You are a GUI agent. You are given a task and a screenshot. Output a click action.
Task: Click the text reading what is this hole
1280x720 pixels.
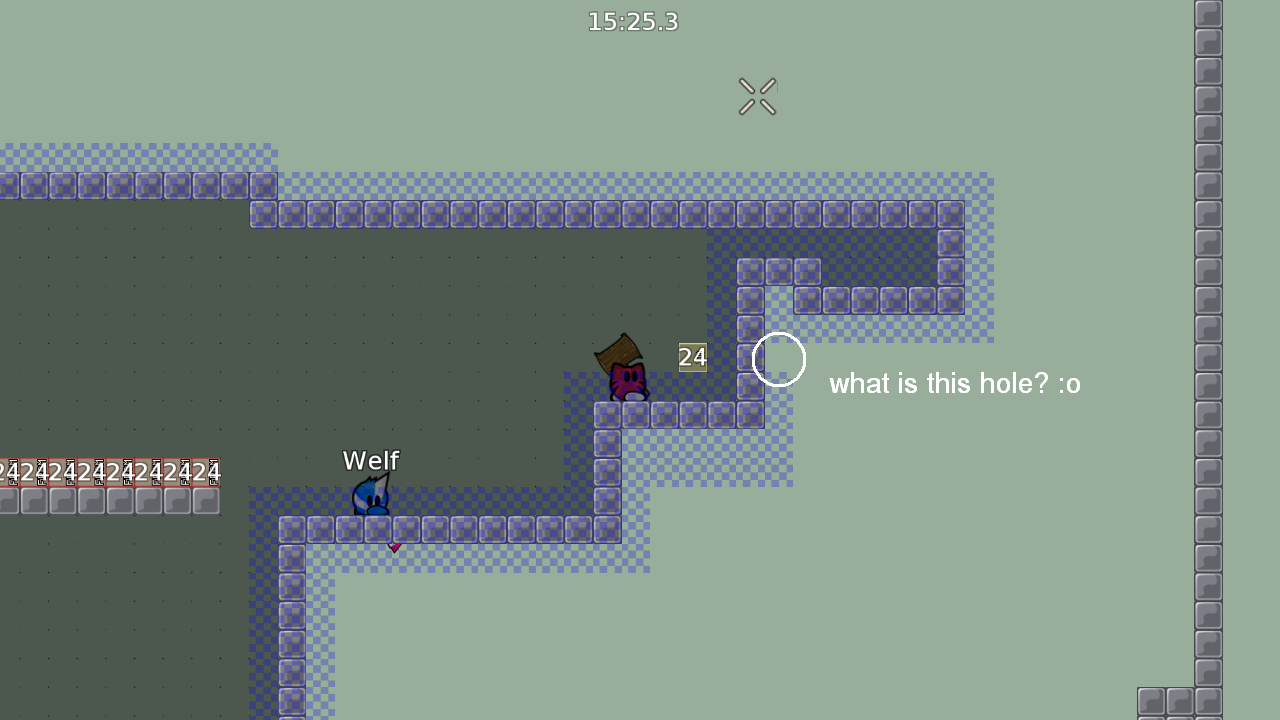point(954,384)
